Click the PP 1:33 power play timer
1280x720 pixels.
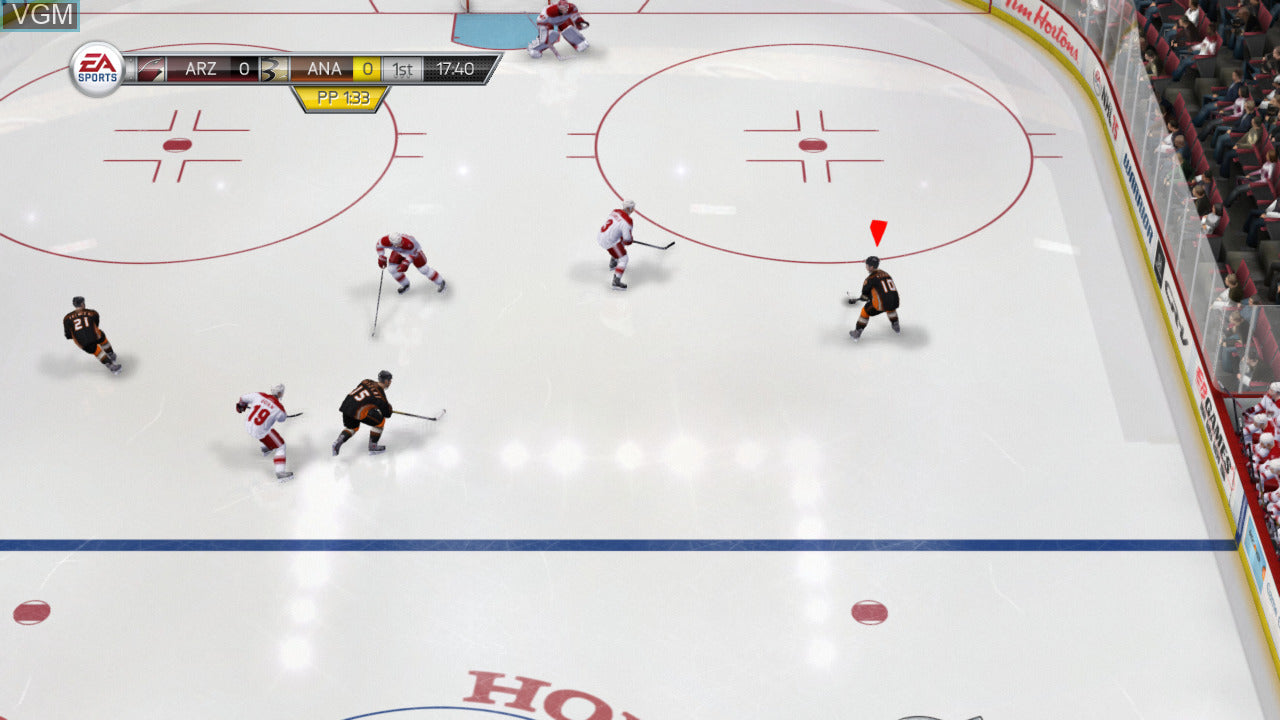pos(344,97)
